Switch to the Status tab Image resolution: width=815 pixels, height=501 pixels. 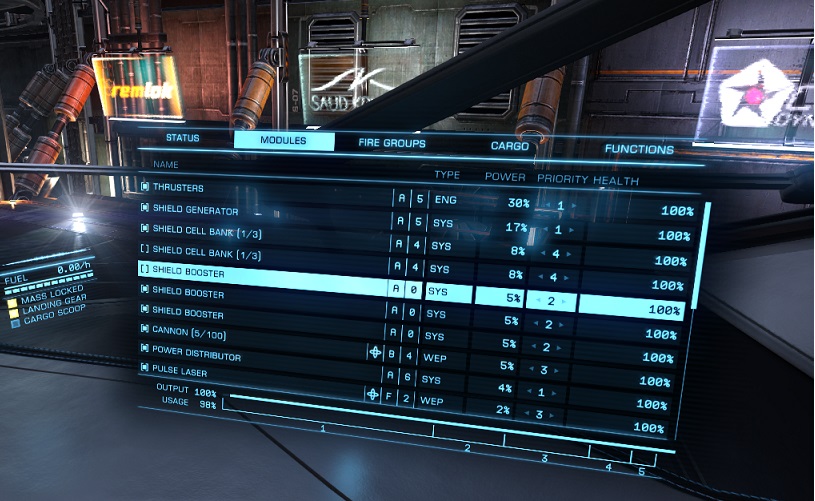[183, 137]
